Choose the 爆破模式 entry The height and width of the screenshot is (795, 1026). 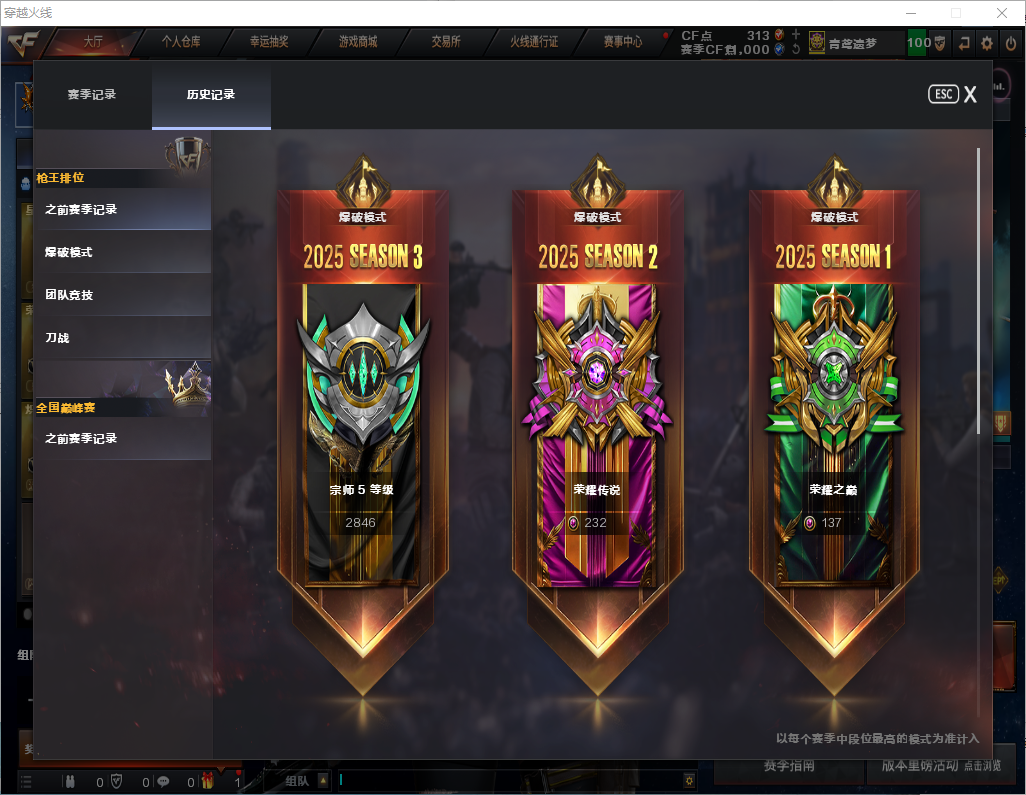pos(122,253)
